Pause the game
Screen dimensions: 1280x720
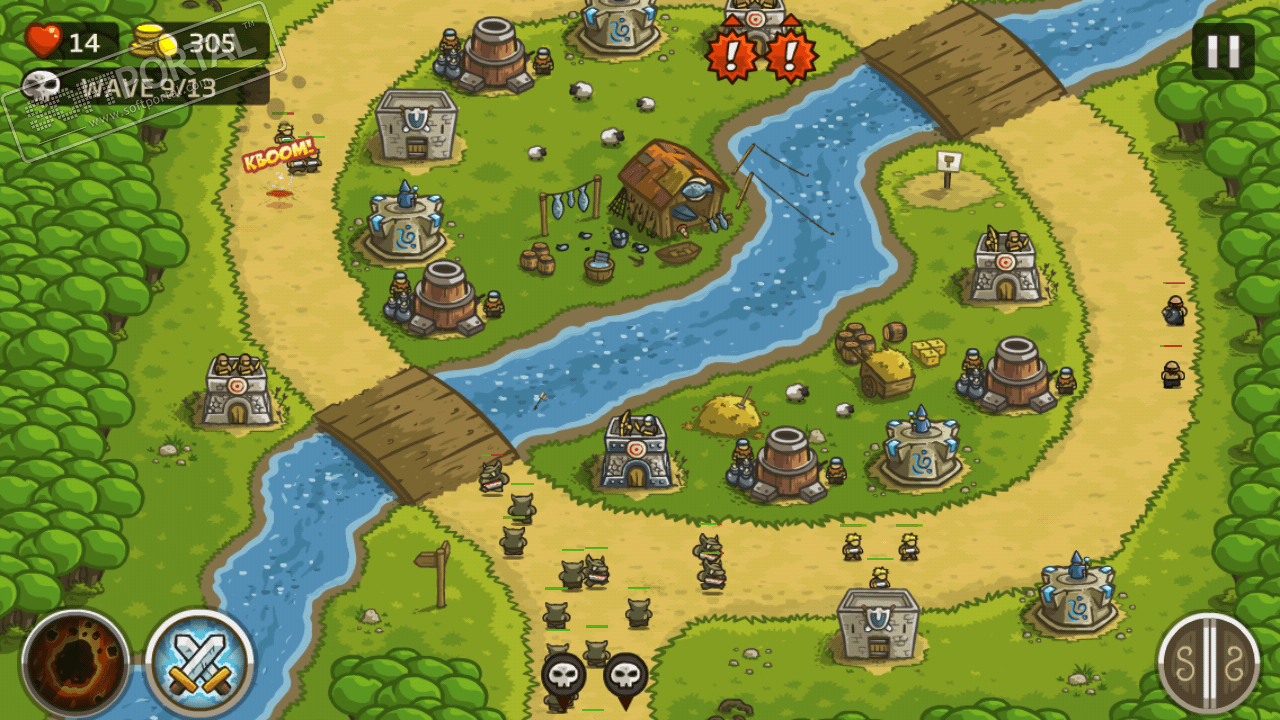tap(1222, 51)
